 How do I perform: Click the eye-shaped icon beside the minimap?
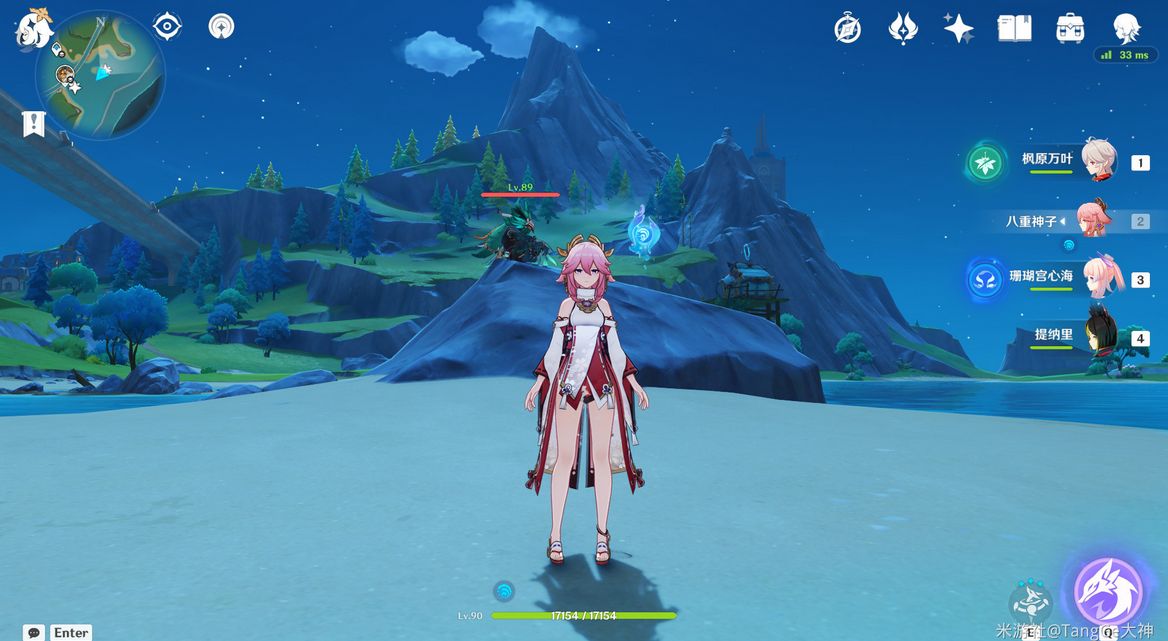[167, 26]
